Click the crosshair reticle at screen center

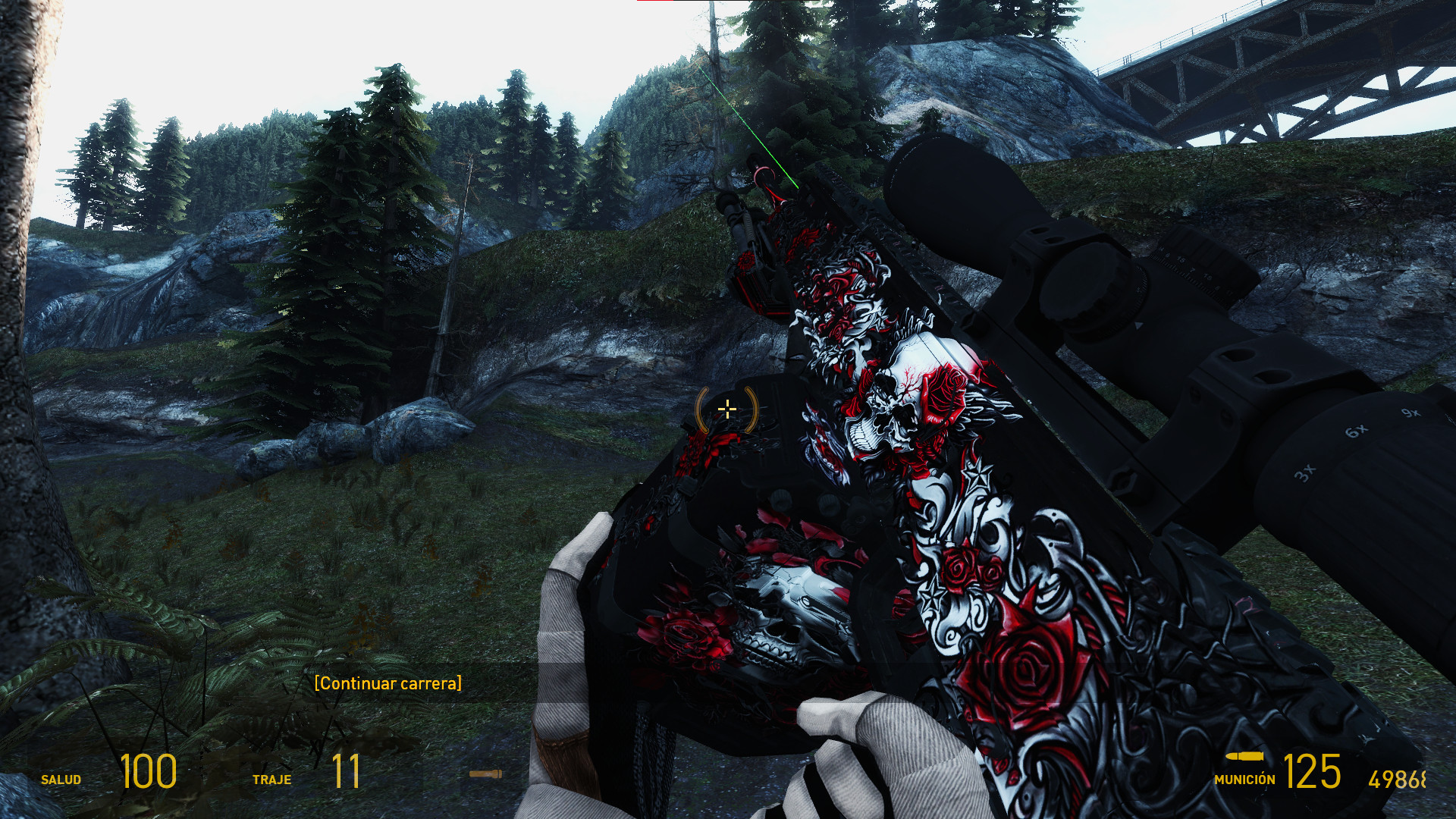(x=727, y=409)
